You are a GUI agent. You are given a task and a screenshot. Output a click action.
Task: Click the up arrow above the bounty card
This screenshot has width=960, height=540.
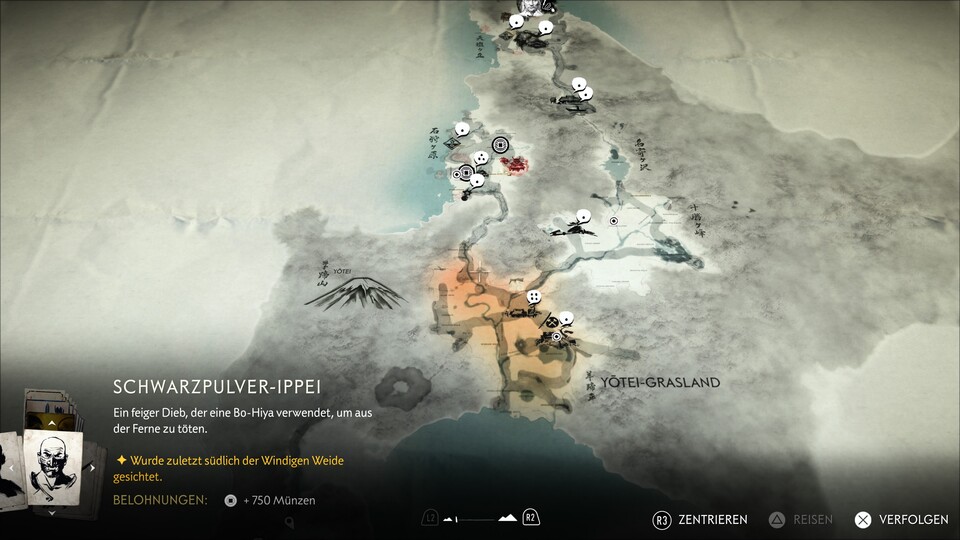(x=52, y=424)
